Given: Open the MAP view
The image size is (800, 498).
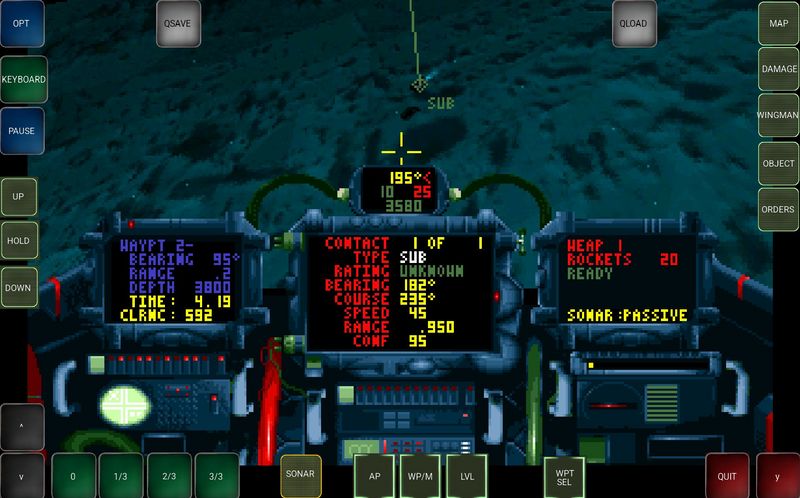Looking at the screenshot, I should (x=778, y=23).
